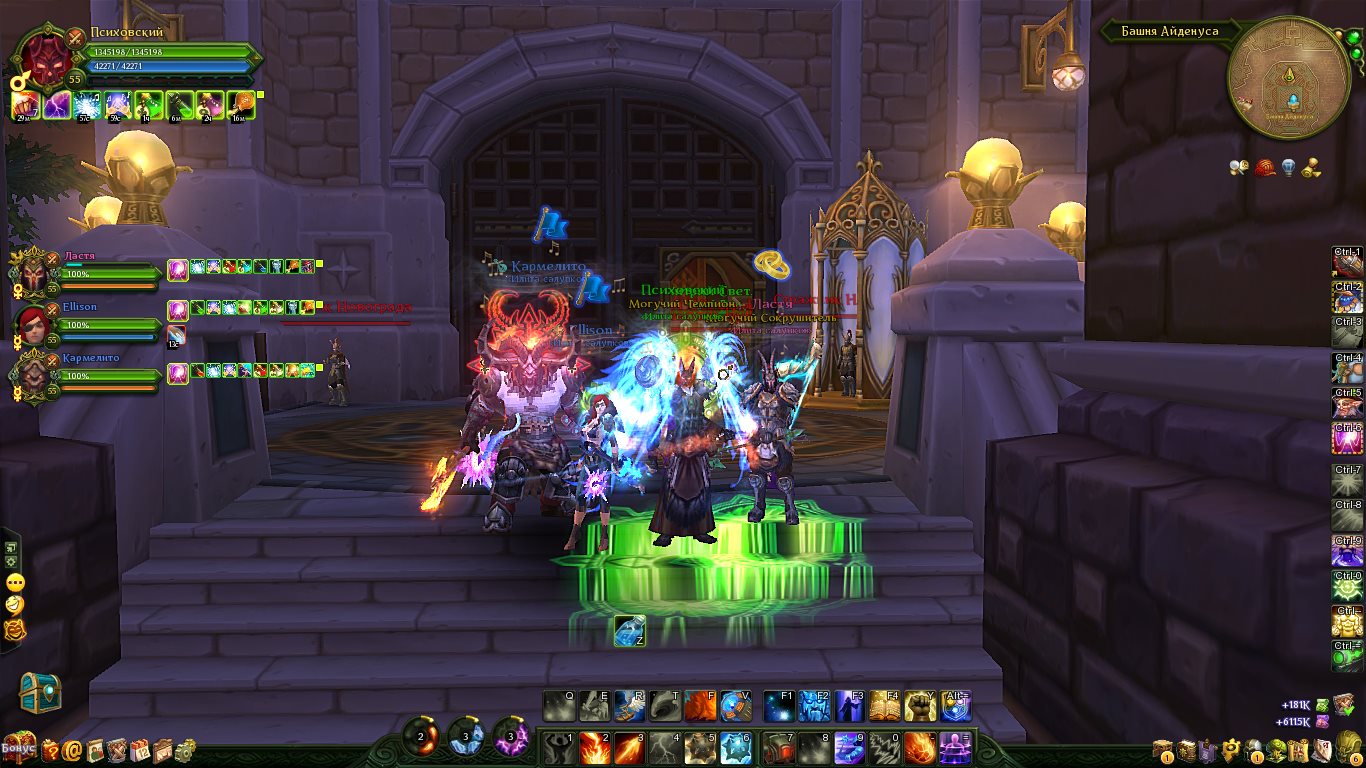
Task: Target Ellison in the party frames
Action: [30, 323]
